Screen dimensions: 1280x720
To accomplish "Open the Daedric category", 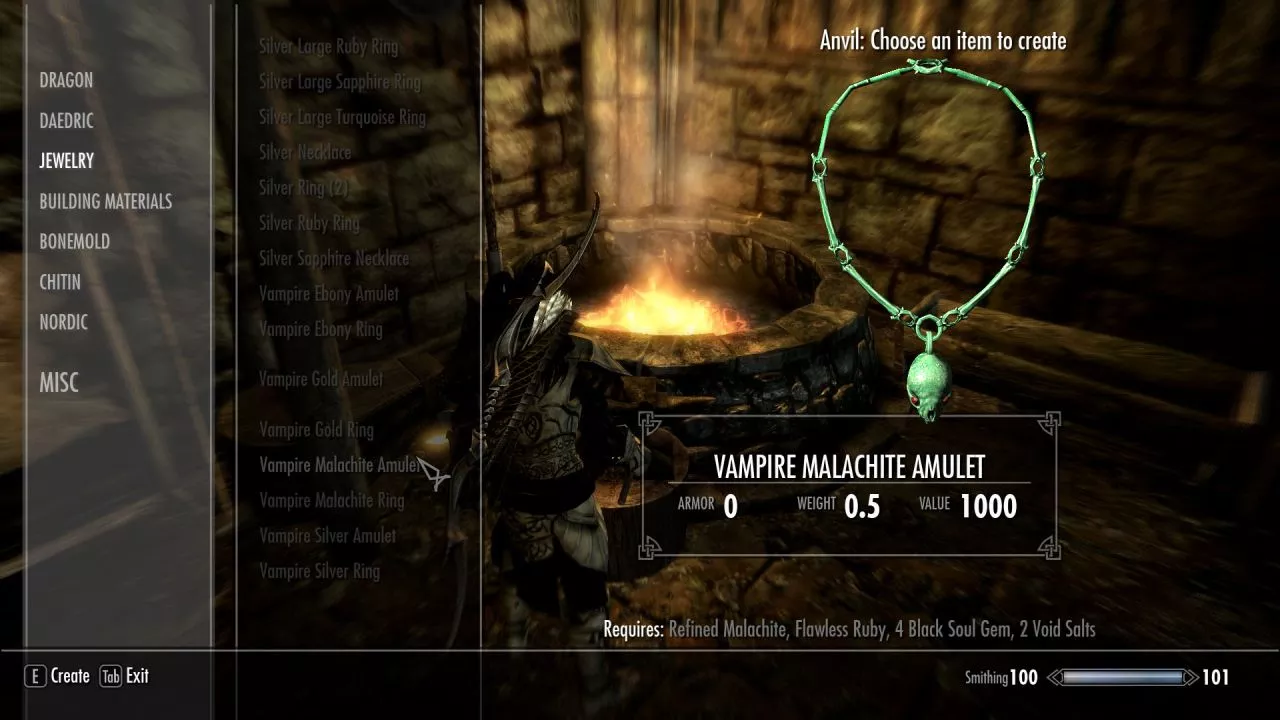I will pyautogui.click(x=67, y=121).
